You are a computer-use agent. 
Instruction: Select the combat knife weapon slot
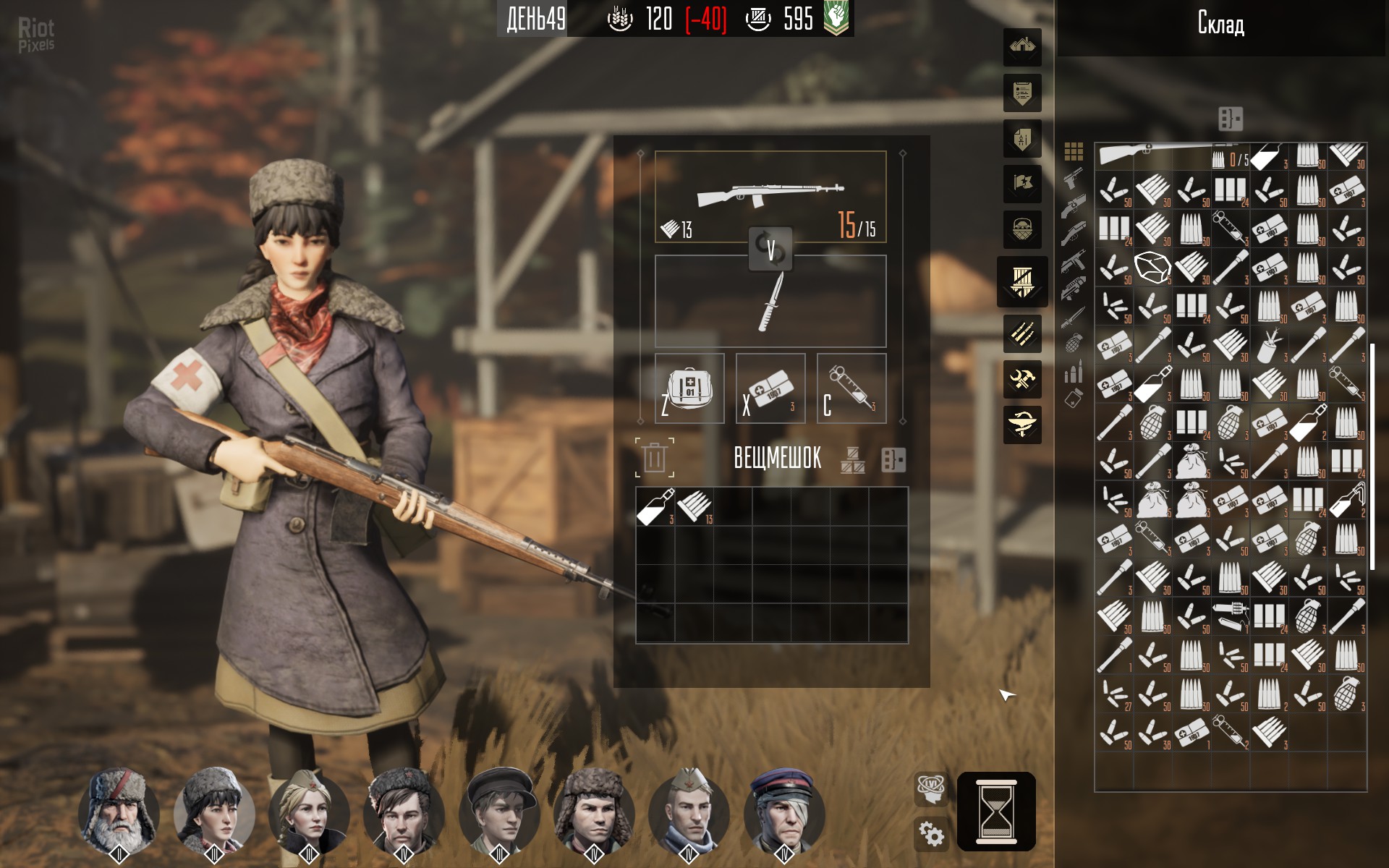tap(770, 302)
